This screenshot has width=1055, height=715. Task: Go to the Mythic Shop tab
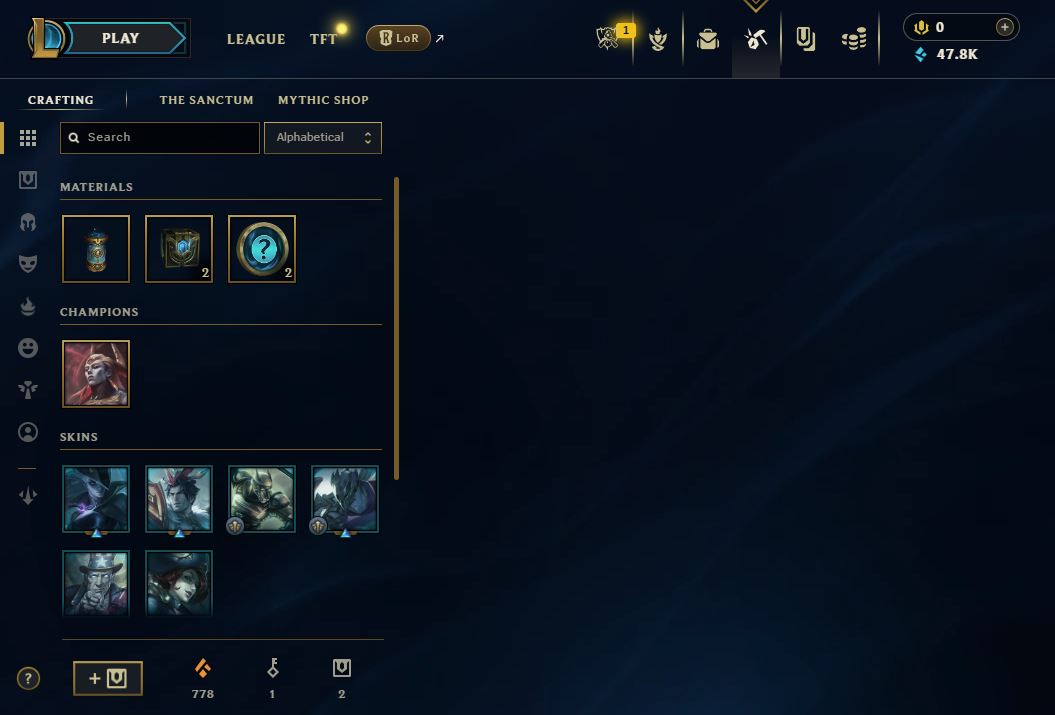pos(323,100)
